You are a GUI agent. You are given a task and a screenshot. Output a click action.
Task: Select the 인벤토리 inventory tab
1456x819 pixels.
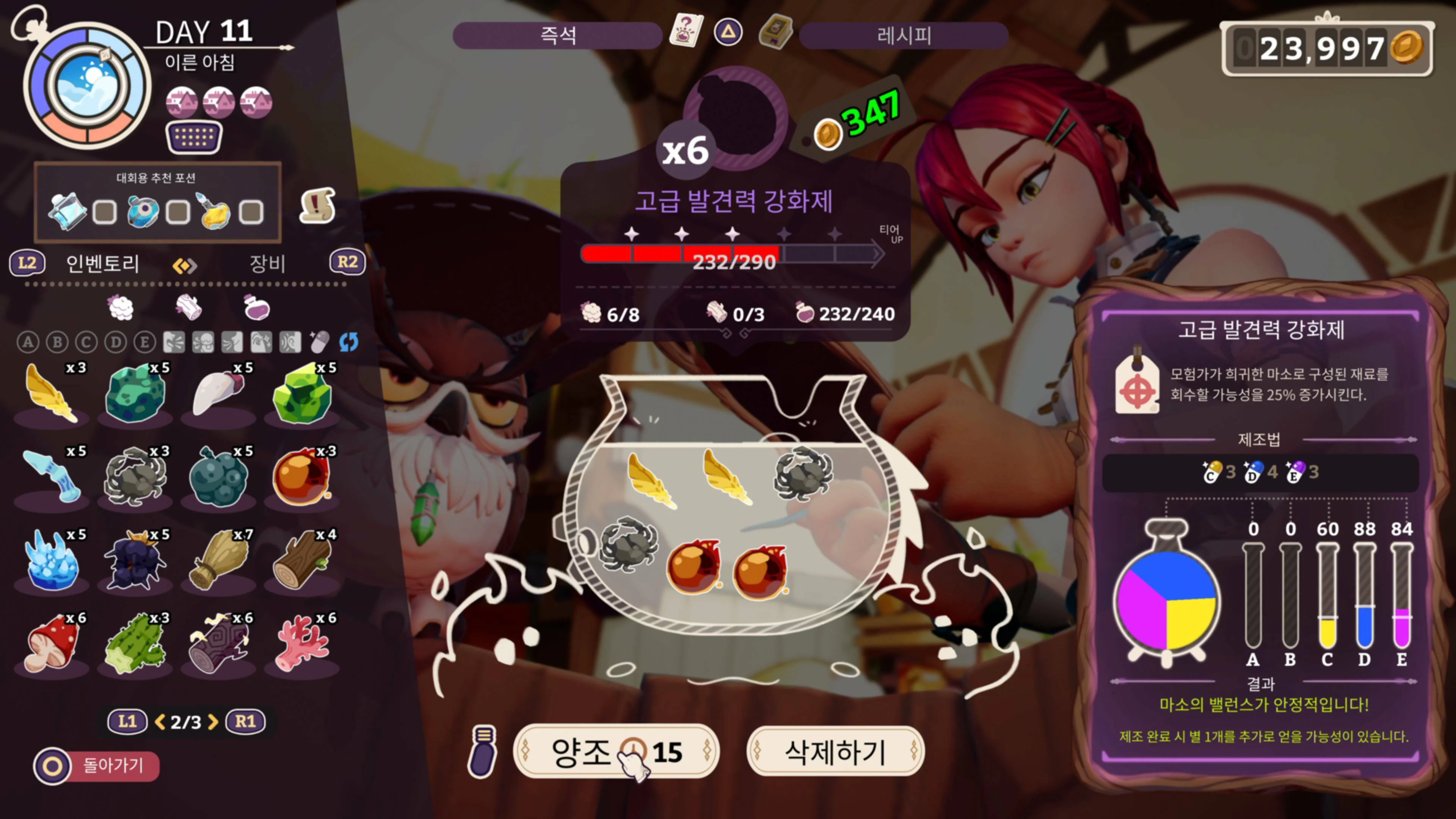tap(102, 264)
